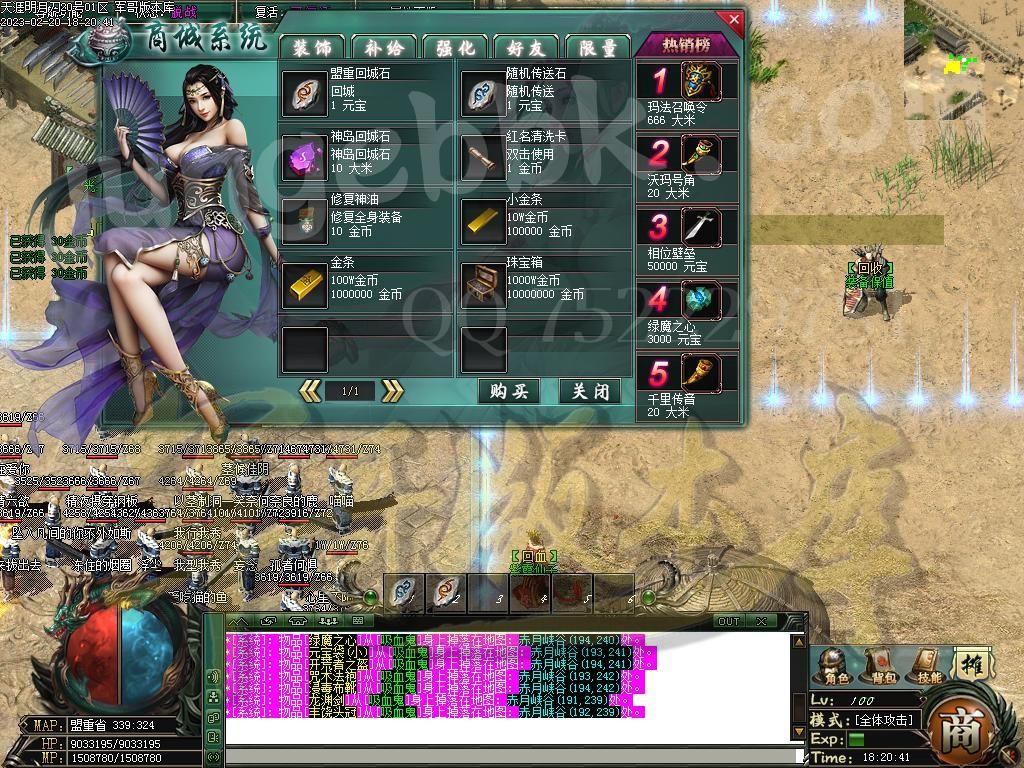The height and width of the screenshot is (768, 1024).
Task: Click the 购买 buy button
Action: coord(509,391)
